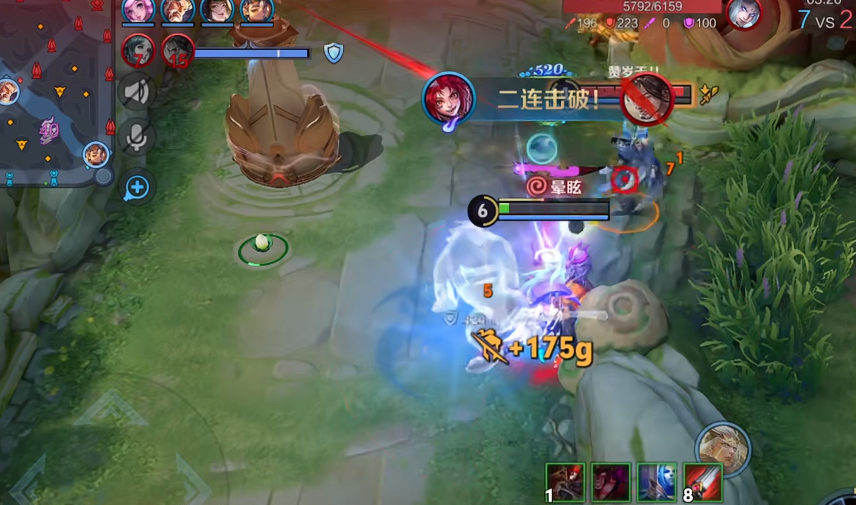
Task: Click the red enemy portrait showing 7
Action: click(x=138, y=50)
